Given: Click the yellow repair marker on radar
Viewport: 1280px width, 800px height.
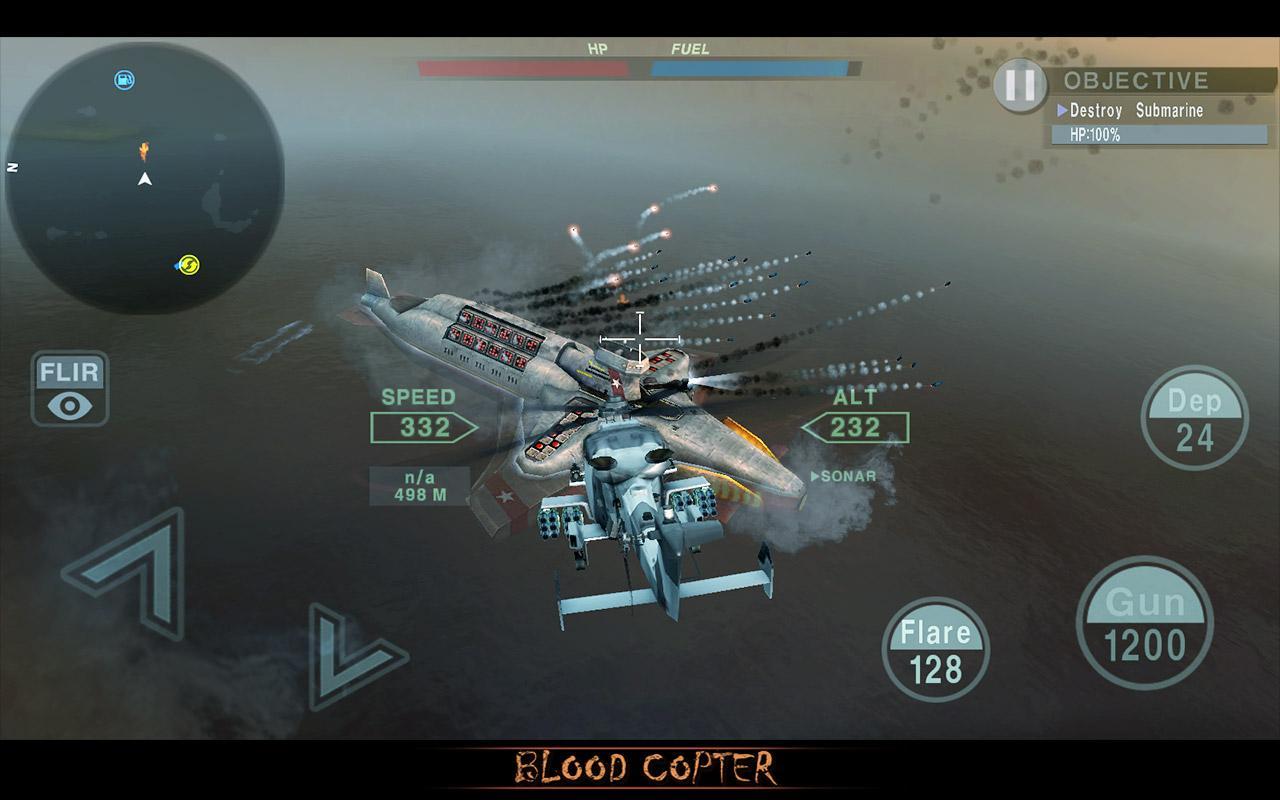Looking at the screenshot, I should coord(188,265).
